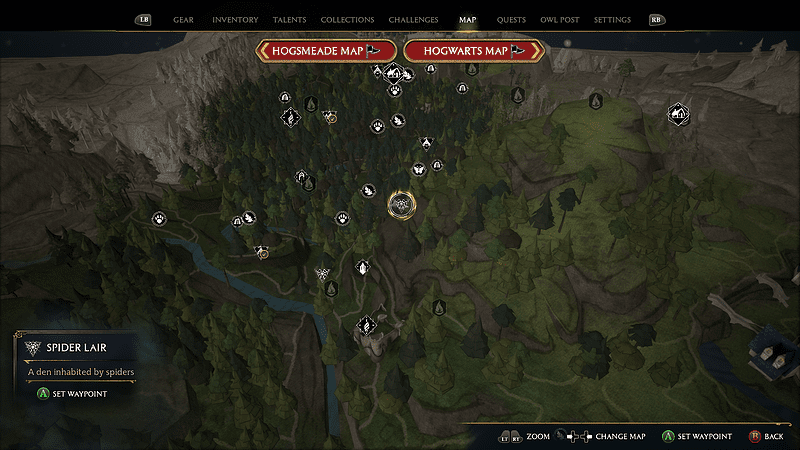Open the Quests tab

511,20
